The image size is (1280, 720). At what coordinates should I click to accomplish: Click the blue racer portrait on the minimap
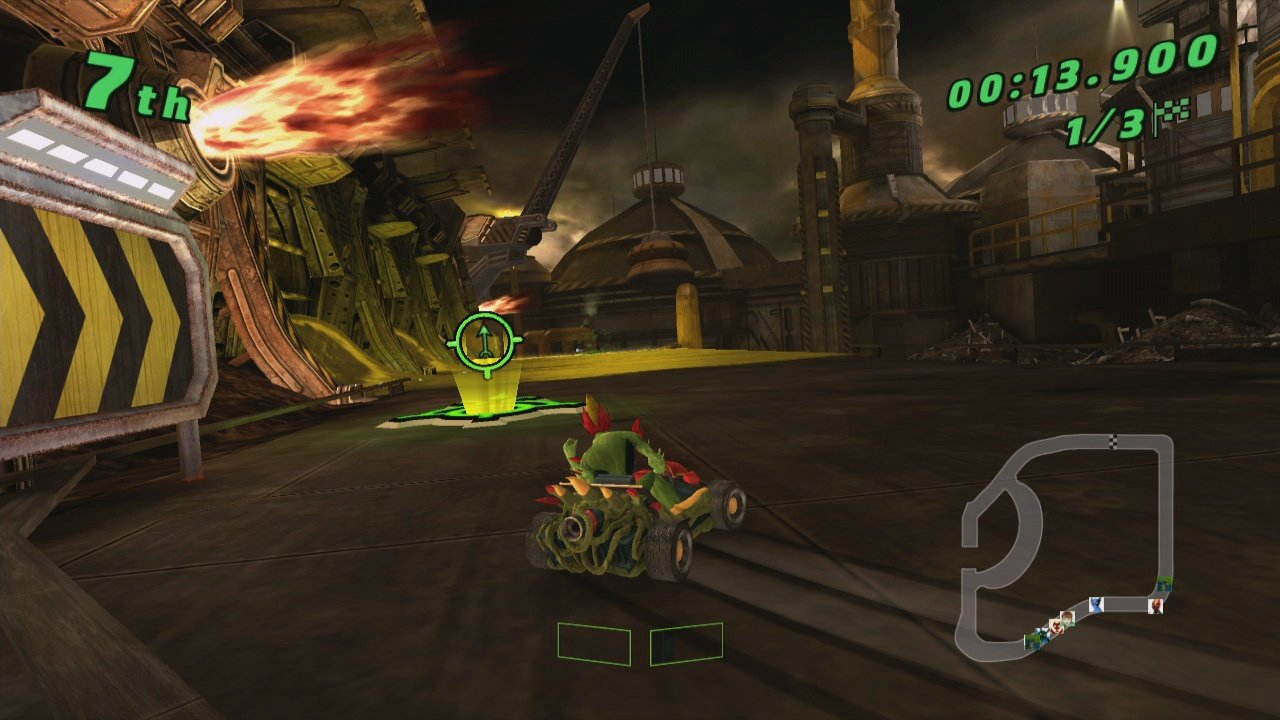click(x=1096, y=604)
